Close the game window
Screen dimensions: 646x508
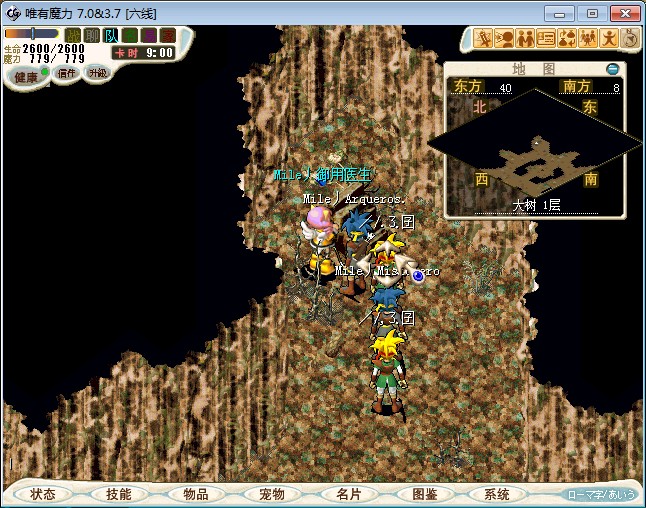point(624,13)
